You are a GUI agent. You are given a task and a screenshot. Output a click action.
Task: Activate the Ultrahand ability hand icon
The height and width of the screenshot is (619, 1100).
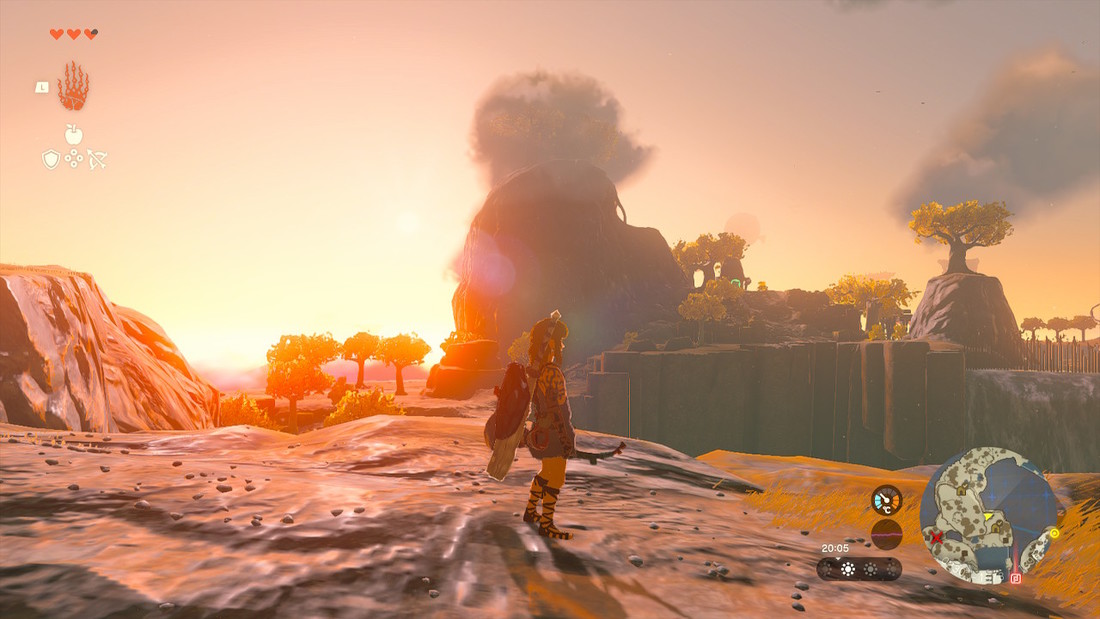(x=73, y=87)
